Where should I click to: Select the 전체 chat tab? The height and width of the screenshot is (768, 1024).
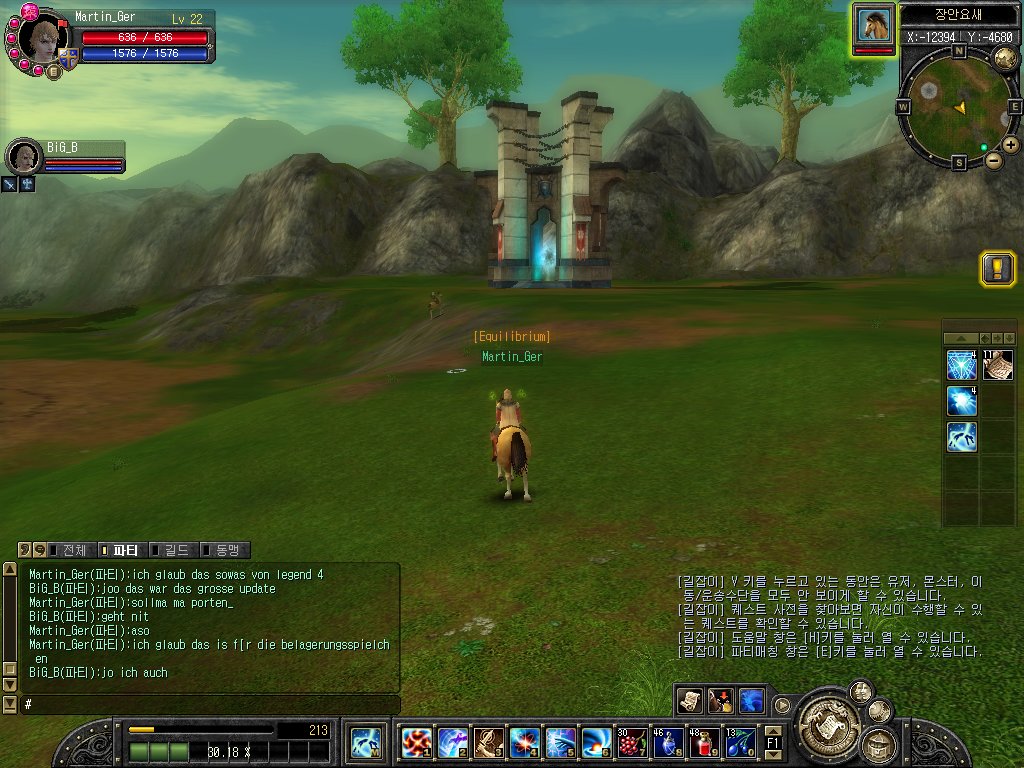72,550
